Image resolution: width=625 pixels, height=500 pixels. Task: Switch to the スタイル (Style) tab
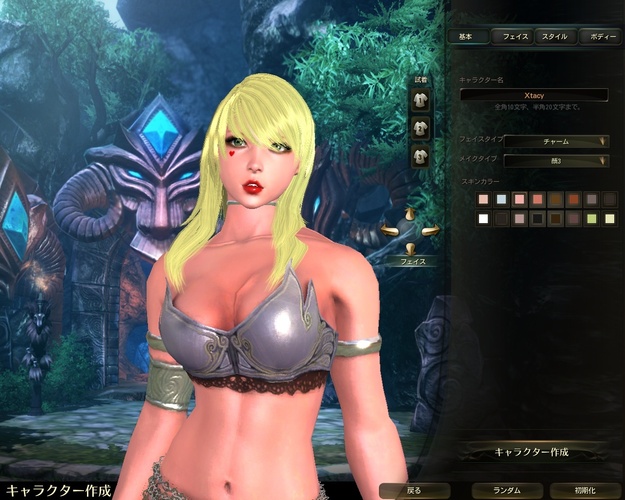point(554,36)
